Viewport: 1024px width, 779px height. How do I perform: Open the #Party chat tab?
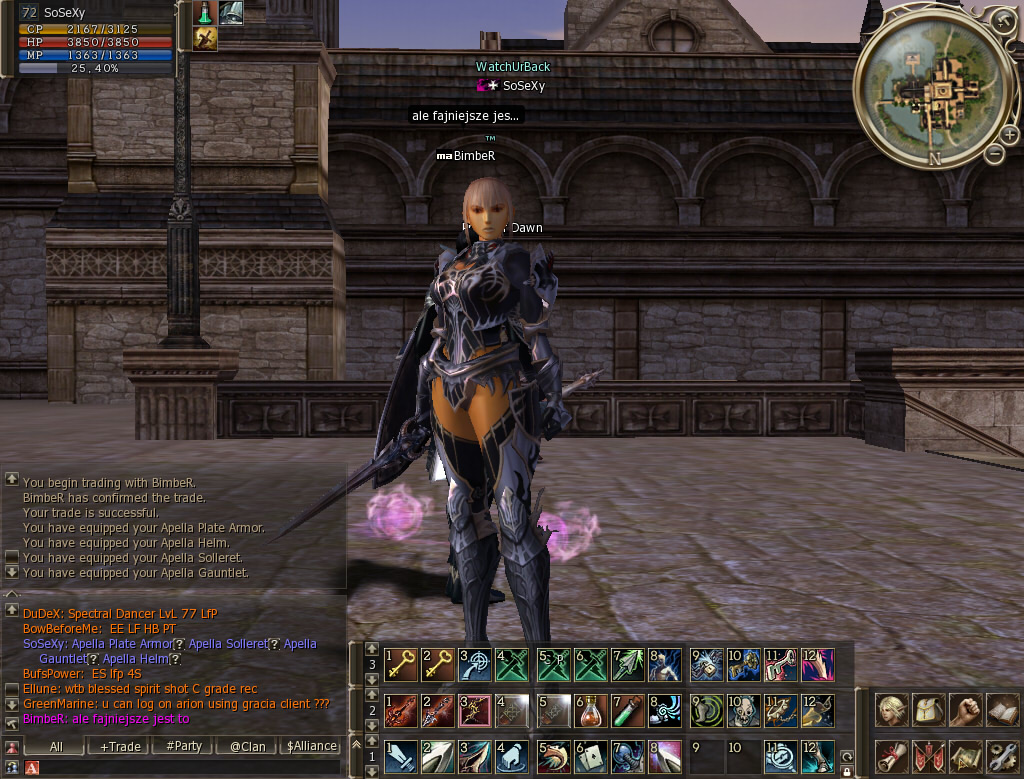click(x=183, y=746)
